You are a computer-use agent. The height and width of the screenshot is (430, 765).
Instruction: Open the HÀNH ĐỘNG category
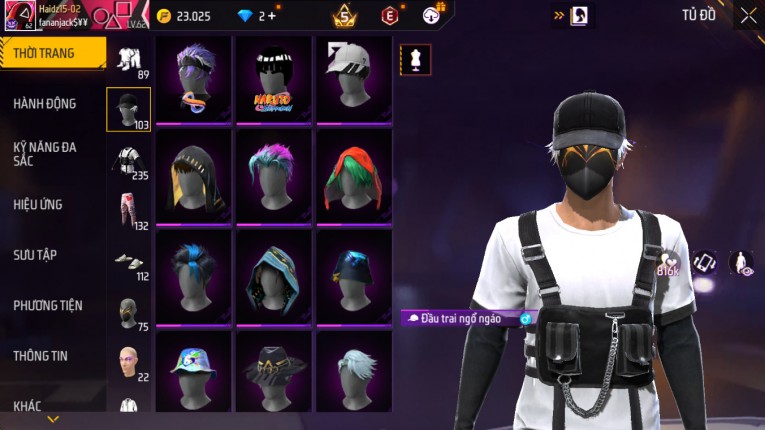pos(45,103)
